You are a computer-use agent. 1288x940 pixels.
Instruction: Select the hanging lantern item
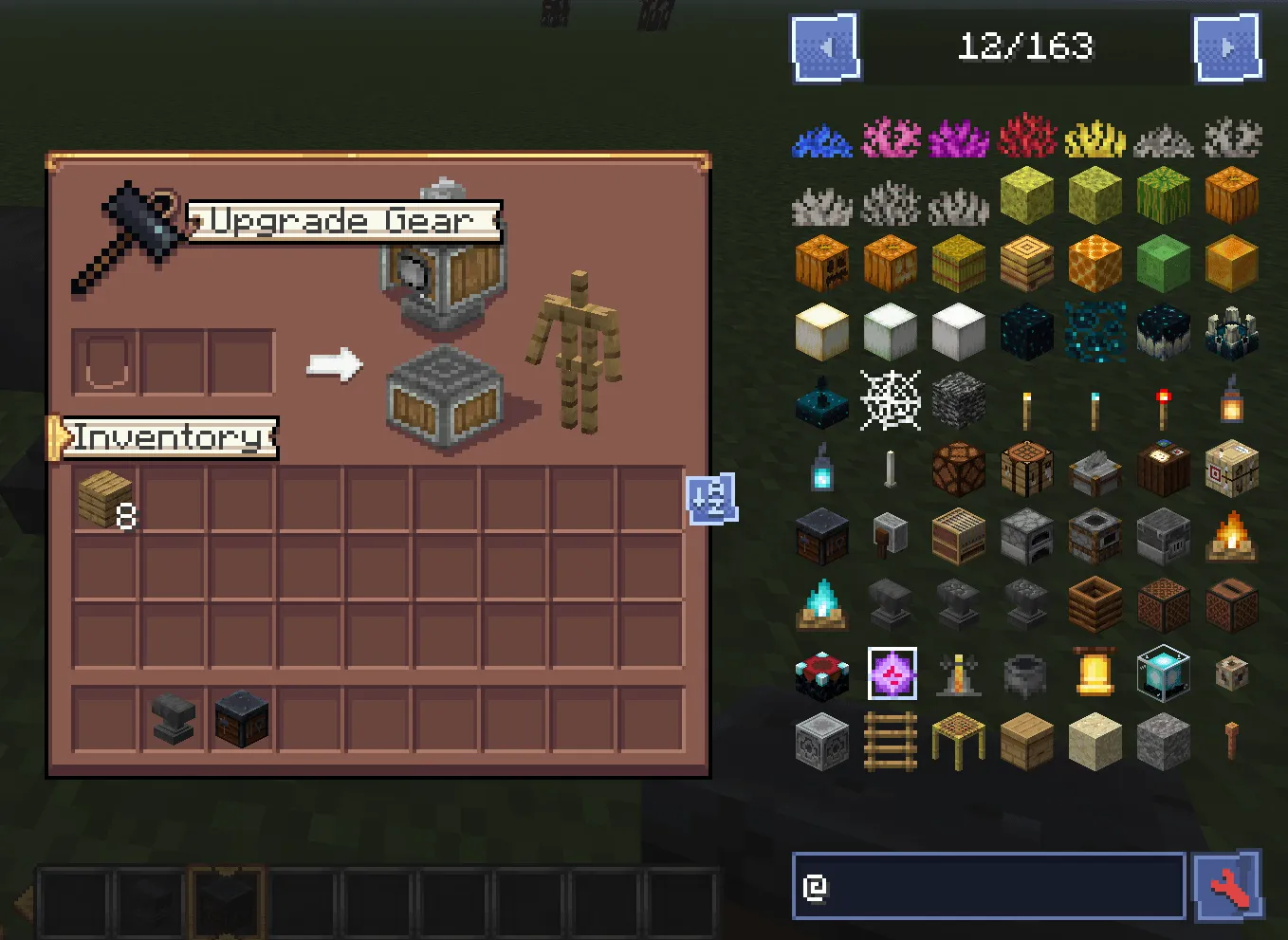click(x=1232, y=401)
